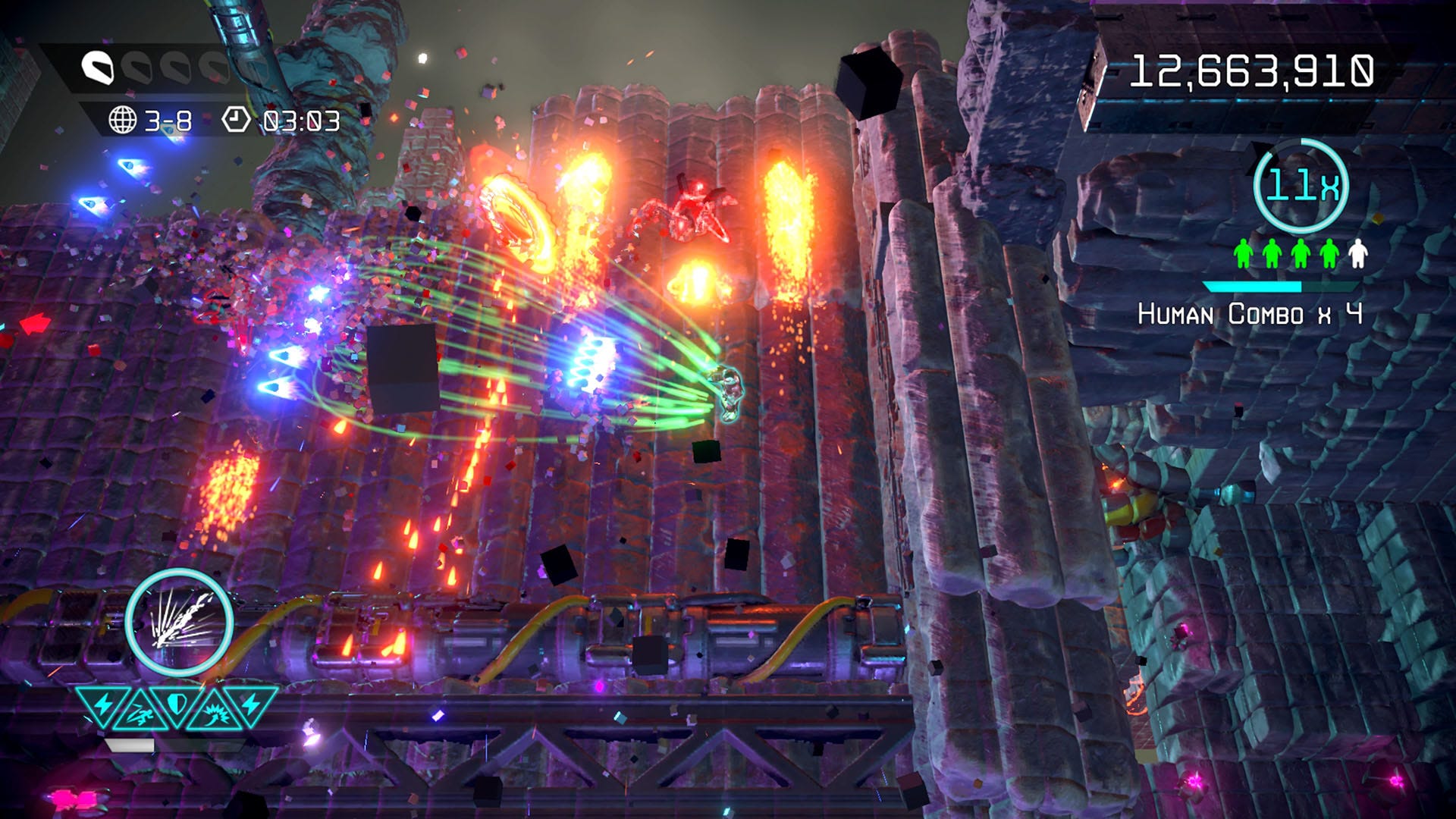Click the globe world indicator icon
This screenshot has width=1456, height=819.
pos(122,120)
